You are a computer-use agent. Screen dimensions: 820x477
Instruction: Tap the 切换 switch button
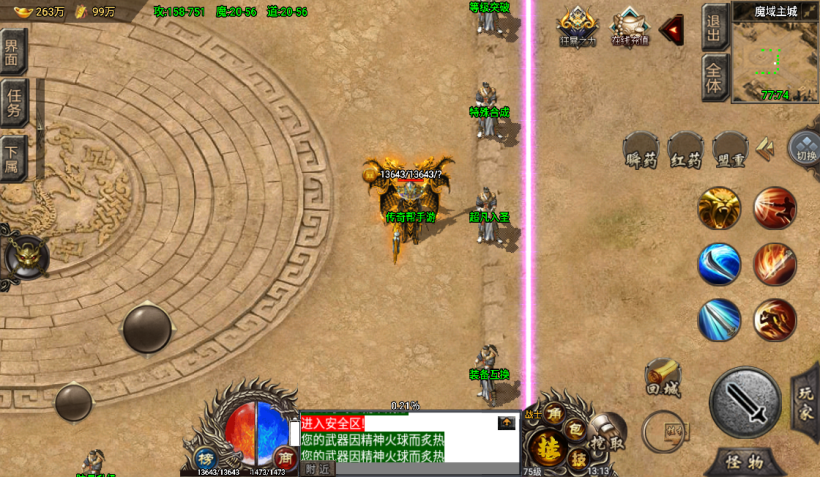click(806, 150)
